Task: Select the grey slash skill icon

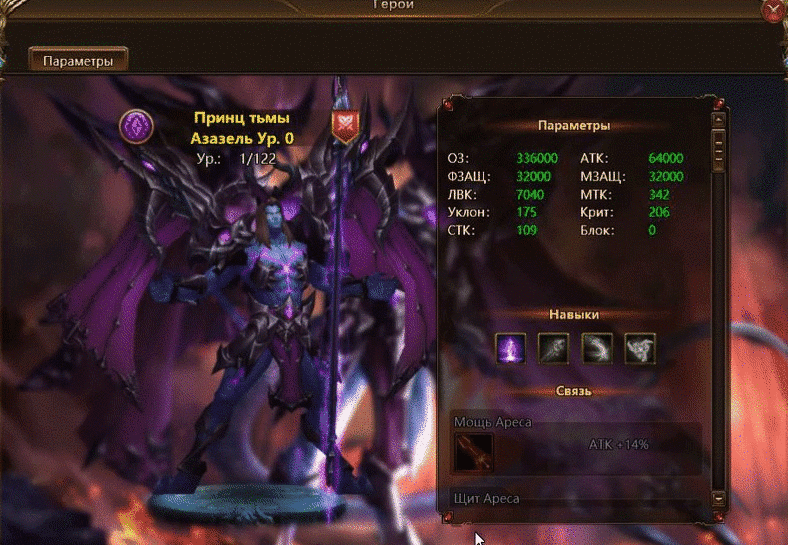Action: 597,348
